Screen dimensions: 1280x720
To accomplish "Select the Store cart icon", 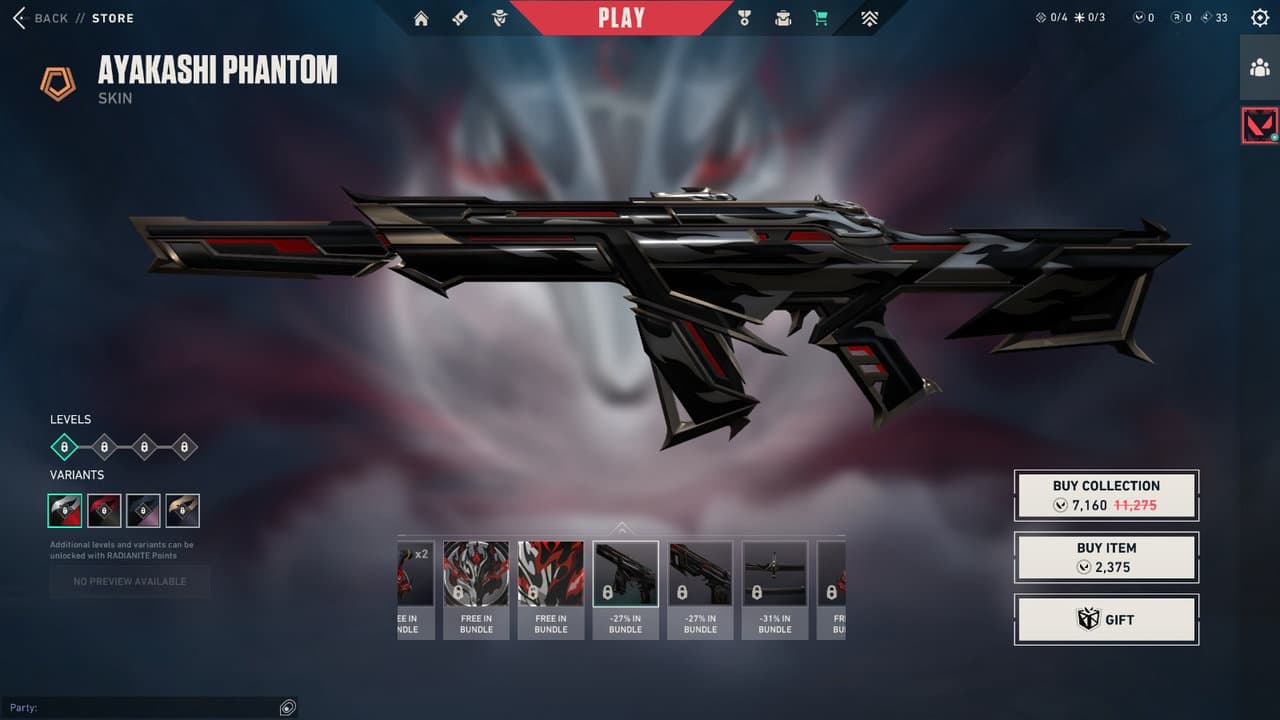I will point(820,18).
